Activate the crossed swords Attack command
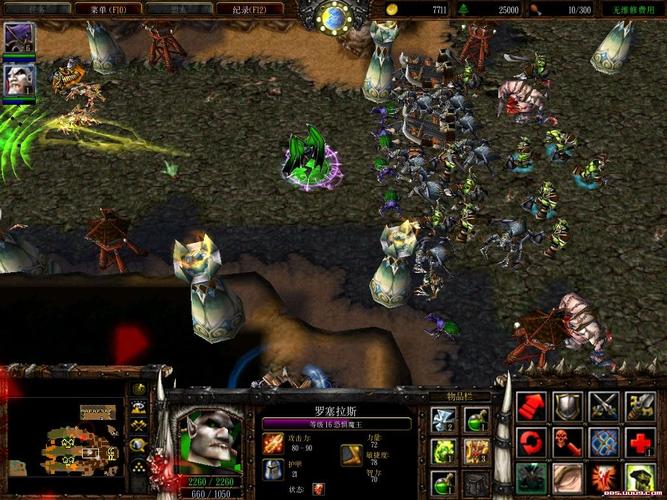667x500 pixels. point(604,407)
